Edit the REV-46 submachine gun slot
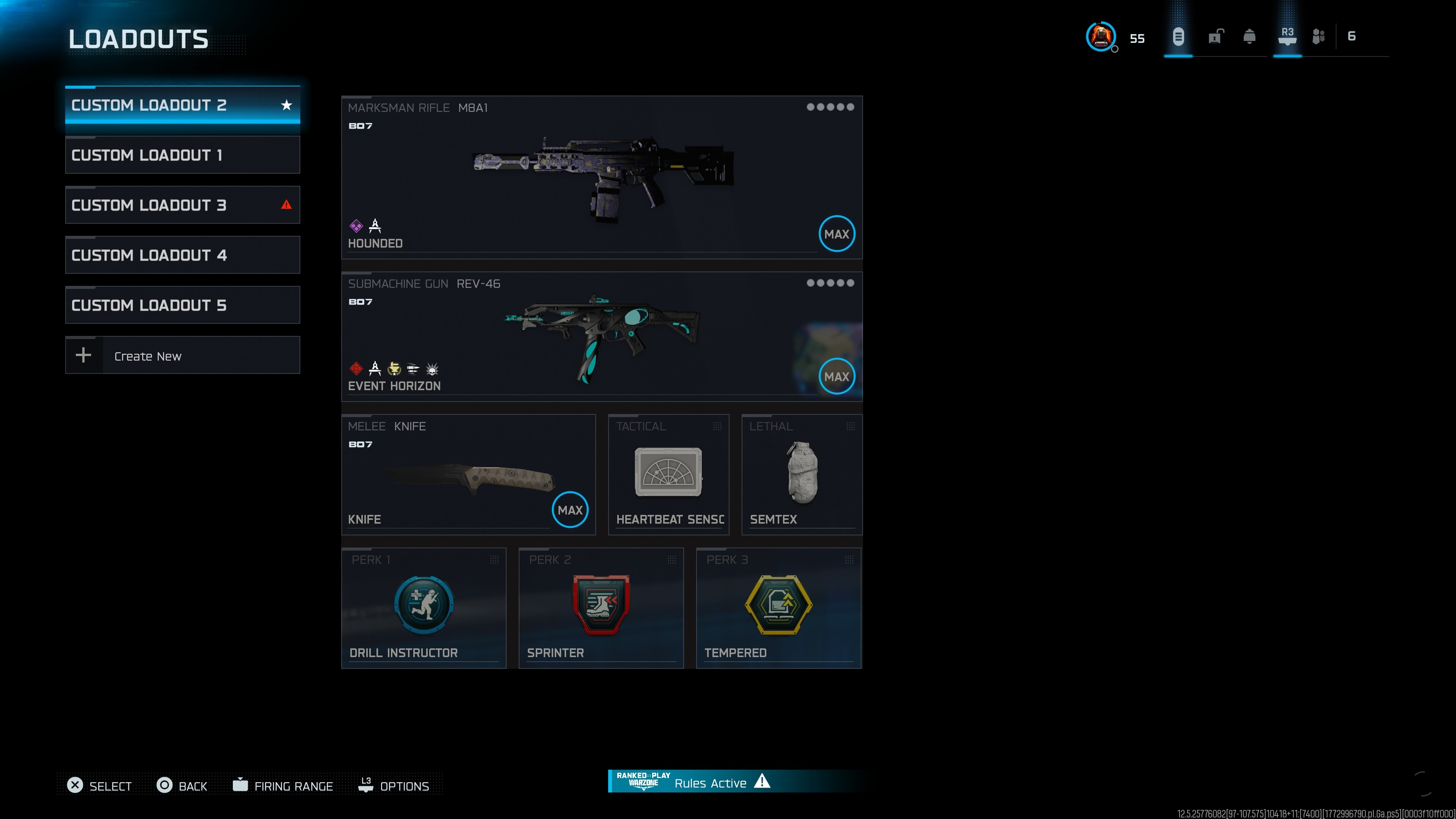 [x=601, y=337]
